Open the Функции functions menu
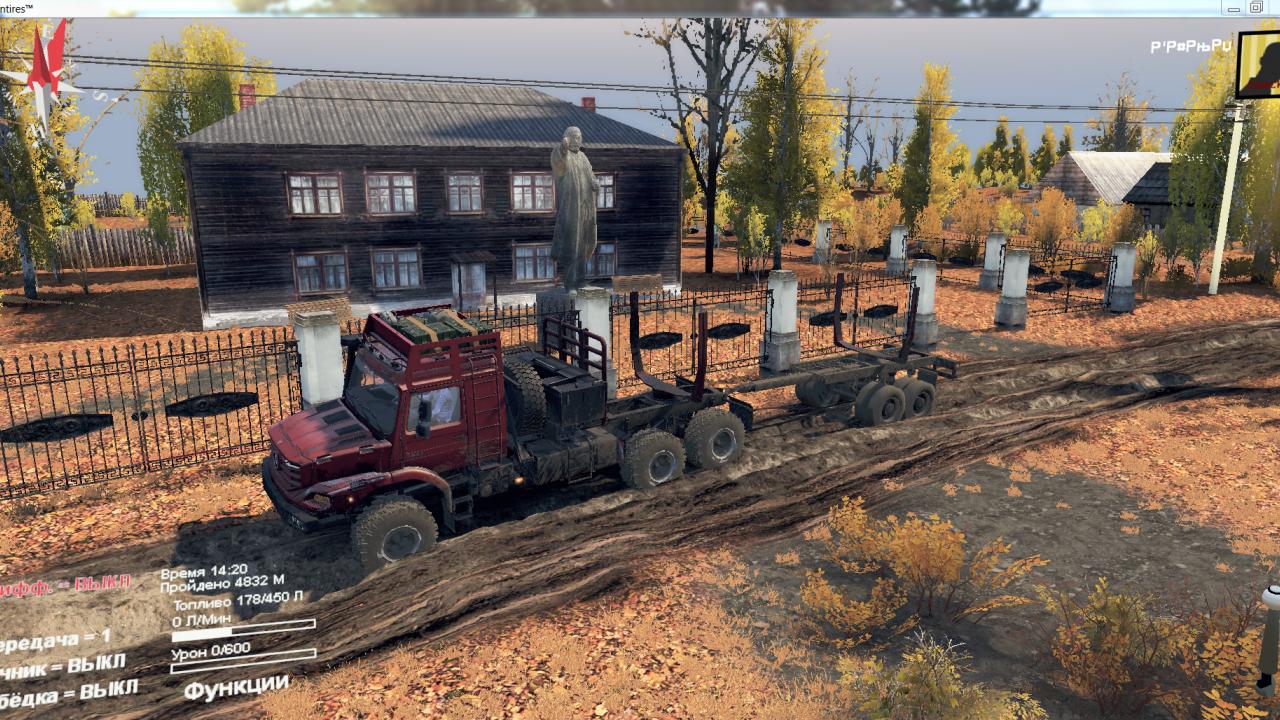 pos(236,687)
